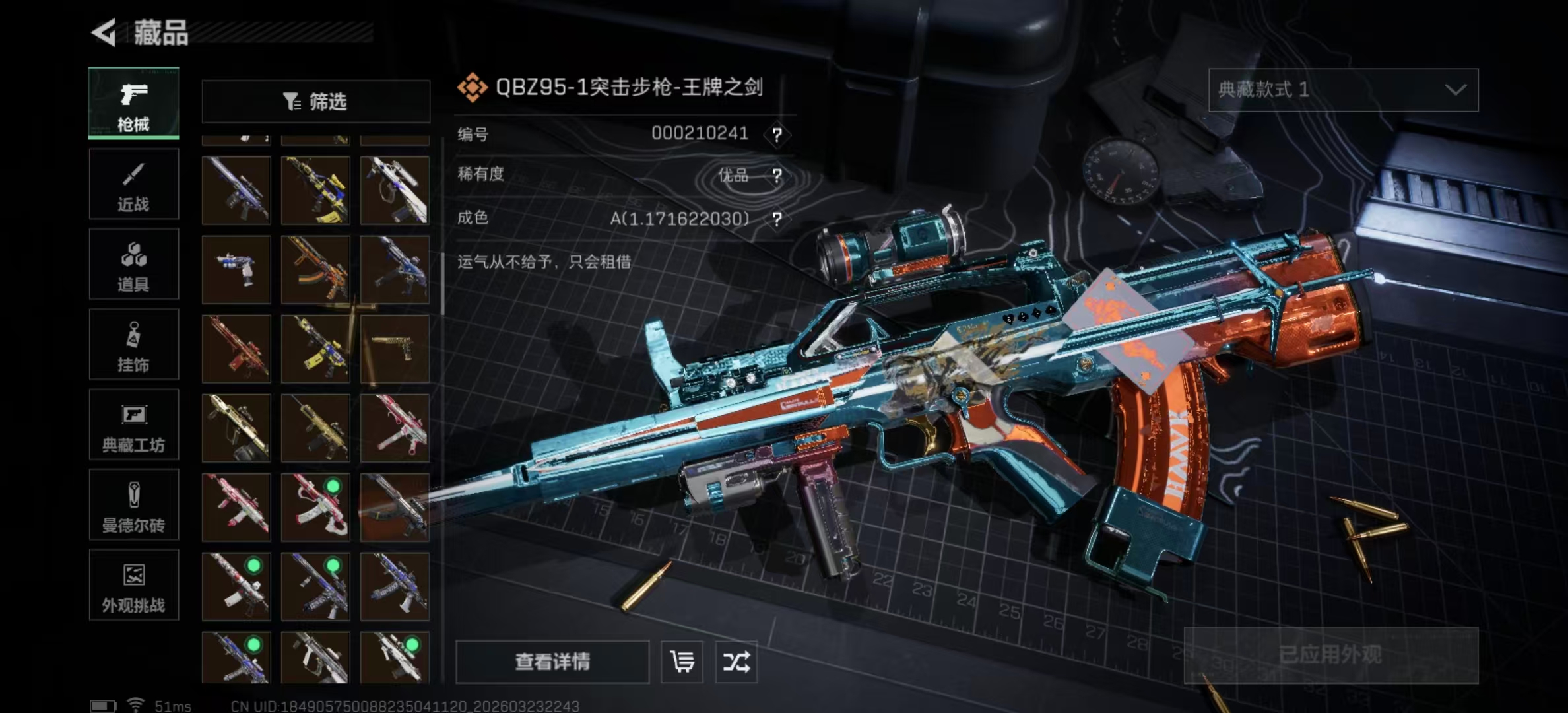Open the 近战 melee category

(133, 184)
